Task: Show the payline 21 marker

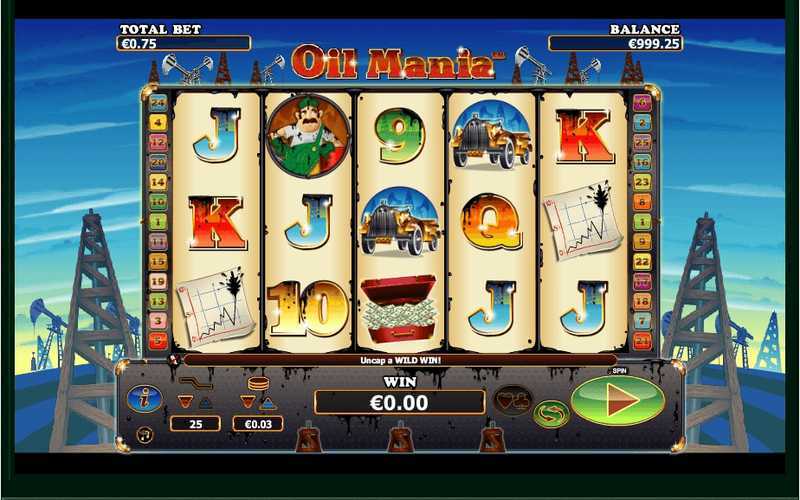Action: pyautogui.click(x=643, y=340)
